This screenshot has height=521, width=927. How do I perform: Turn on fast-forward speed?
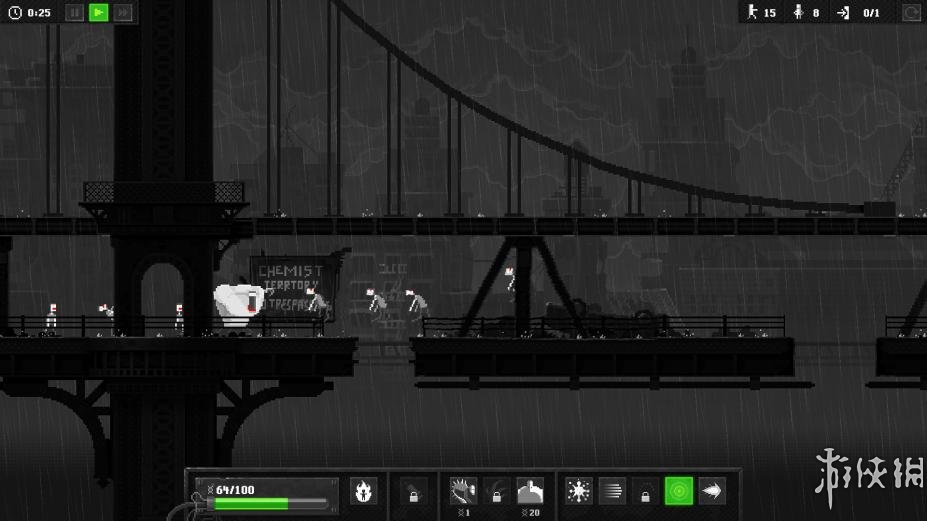pyautogui.click(x=123, y=13)
